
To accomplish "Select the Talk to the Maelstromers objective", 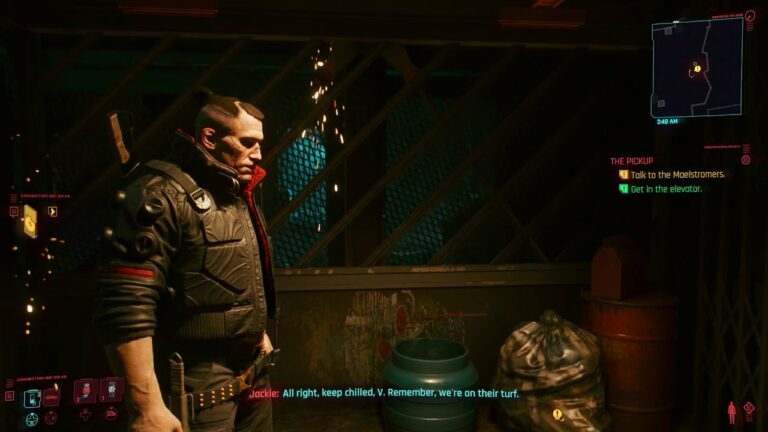I will (677, 174).
